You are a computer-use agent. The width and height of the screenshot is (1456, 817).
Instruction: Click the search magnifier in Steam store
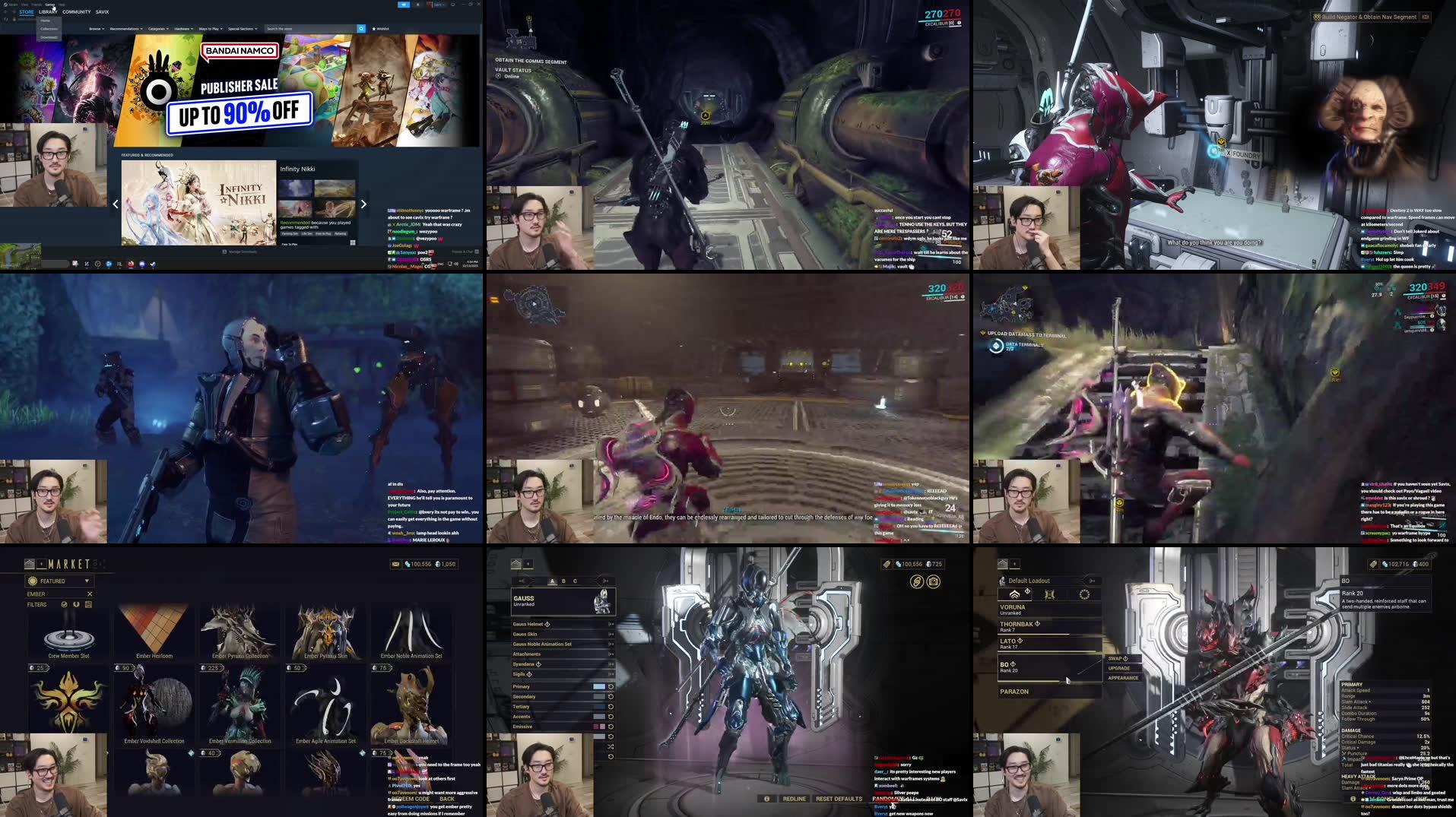pos(360,29)
